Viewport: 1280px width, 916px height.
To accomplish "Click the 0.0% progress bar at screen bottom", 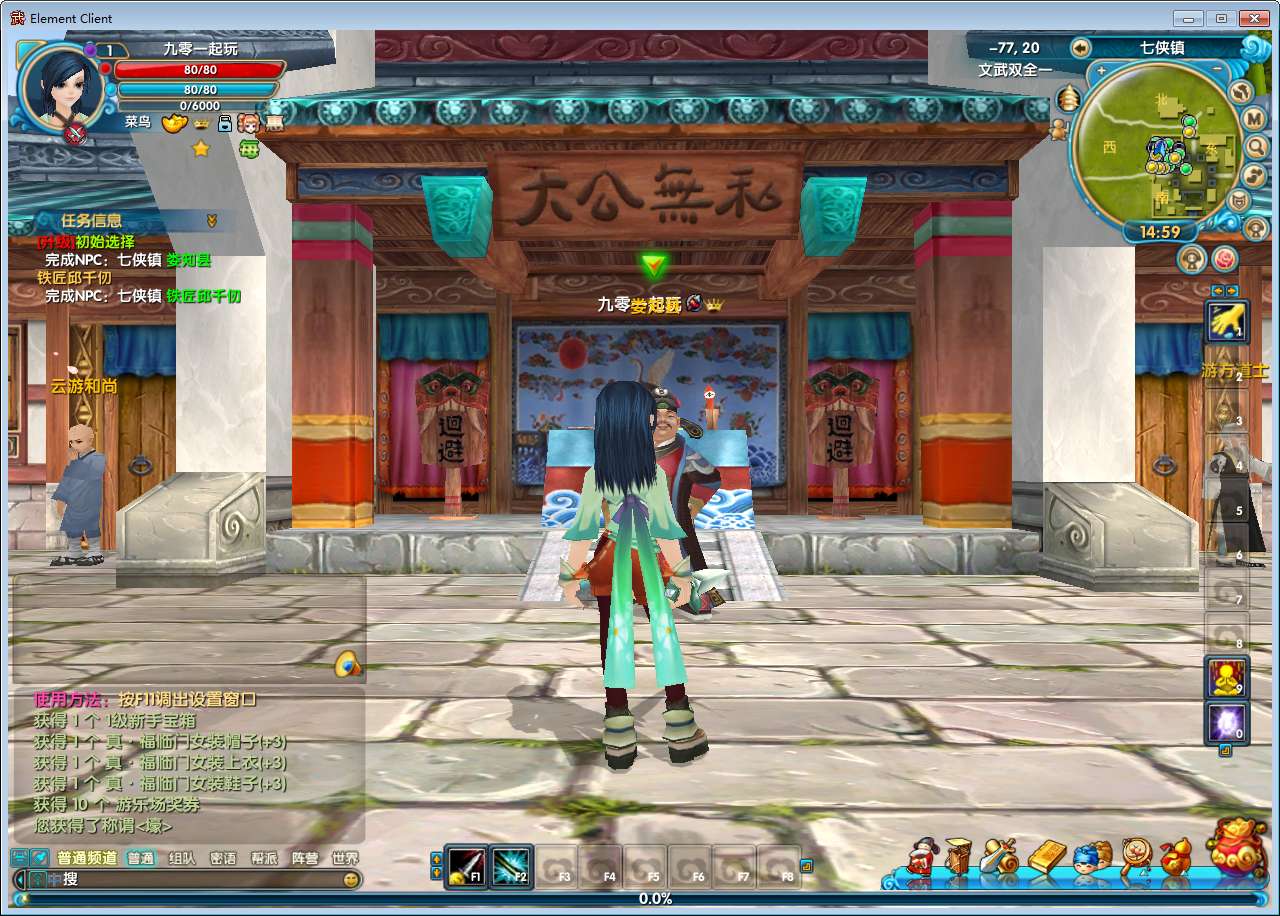I will 654,899.
